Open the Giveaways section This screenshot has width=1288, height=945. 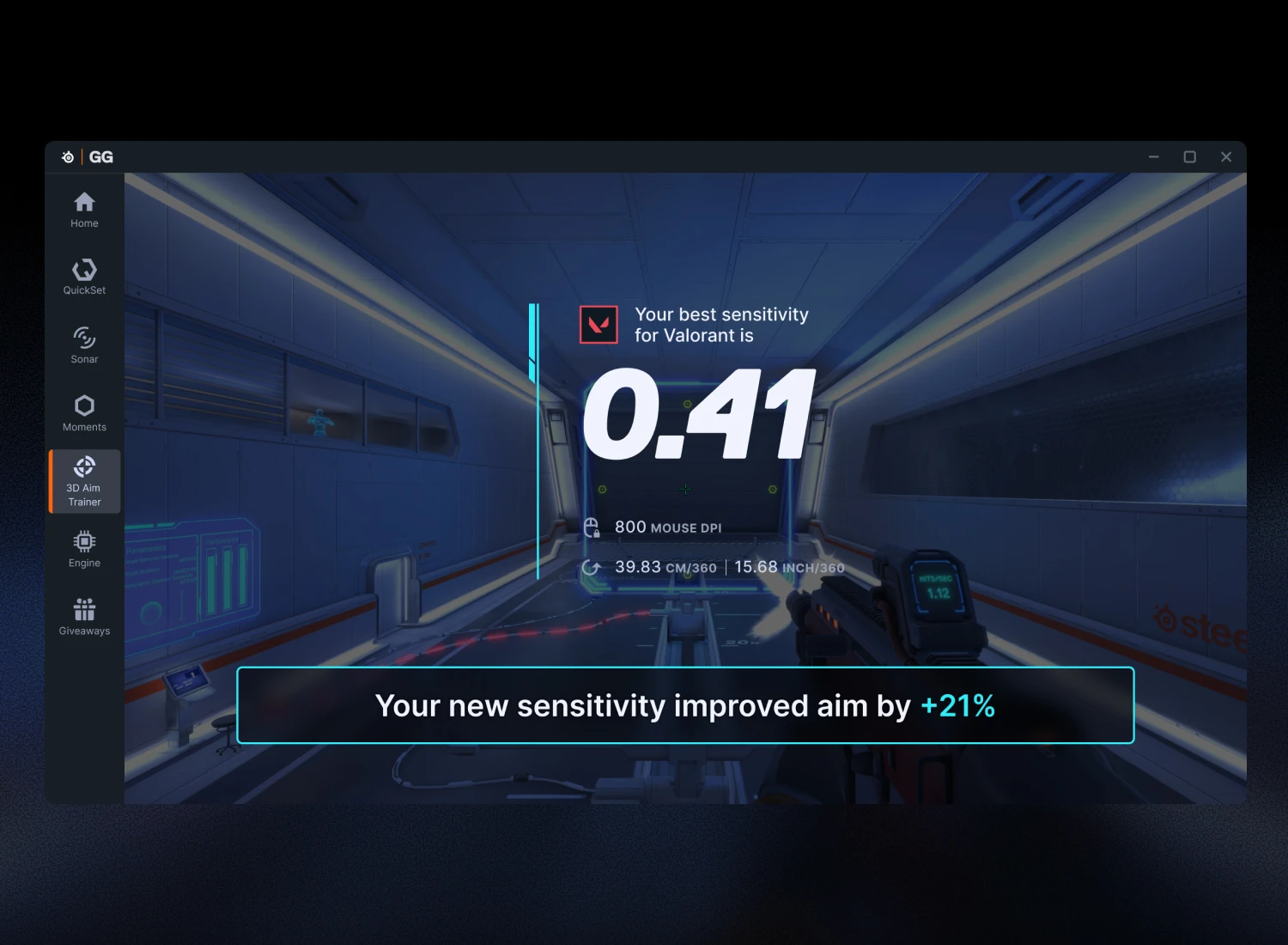pyautogui.click(x=84, y=615)
